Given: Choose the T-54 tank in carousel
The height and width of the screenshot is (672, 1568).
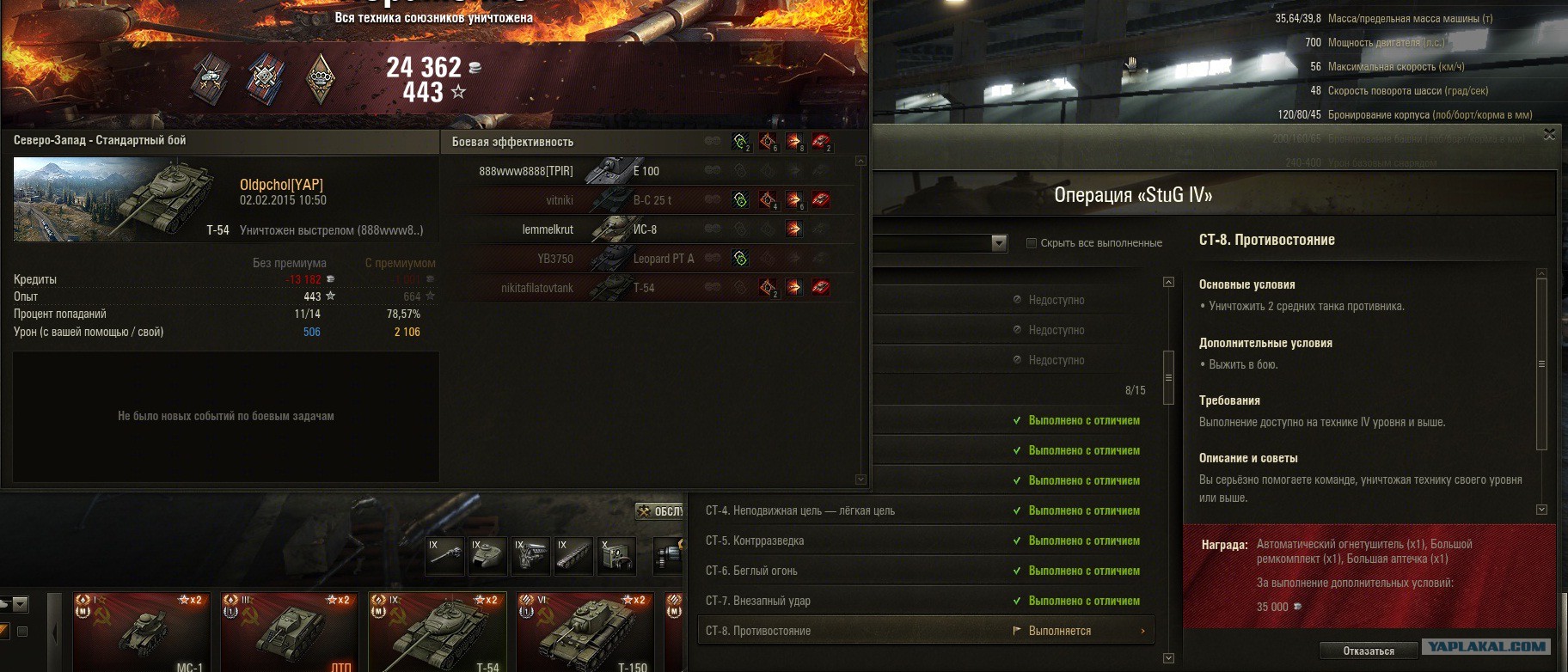Looking at the screenshot, I should click(x=437, y=632).
